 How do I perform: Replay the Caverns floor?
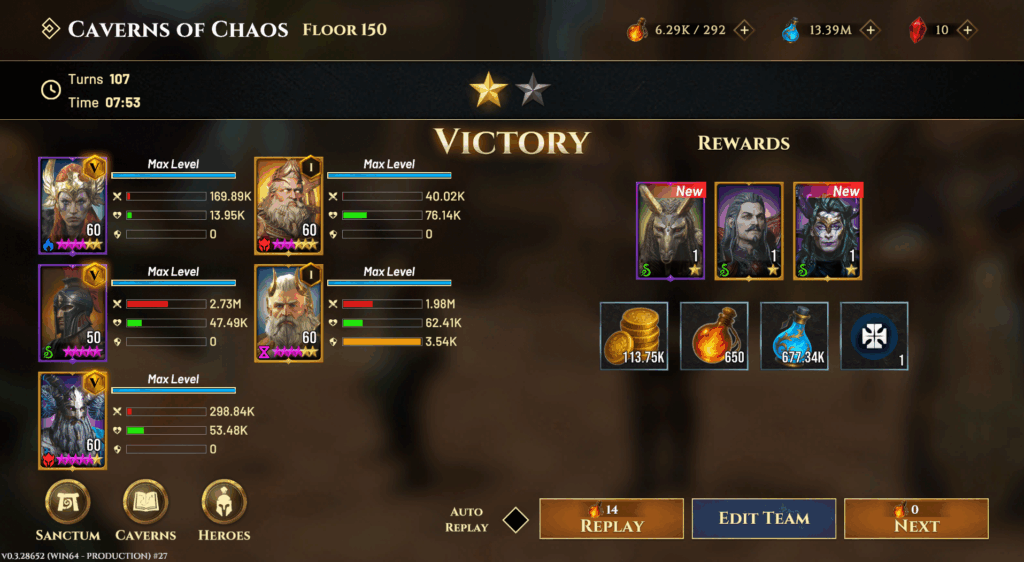(x=611, y=519)
